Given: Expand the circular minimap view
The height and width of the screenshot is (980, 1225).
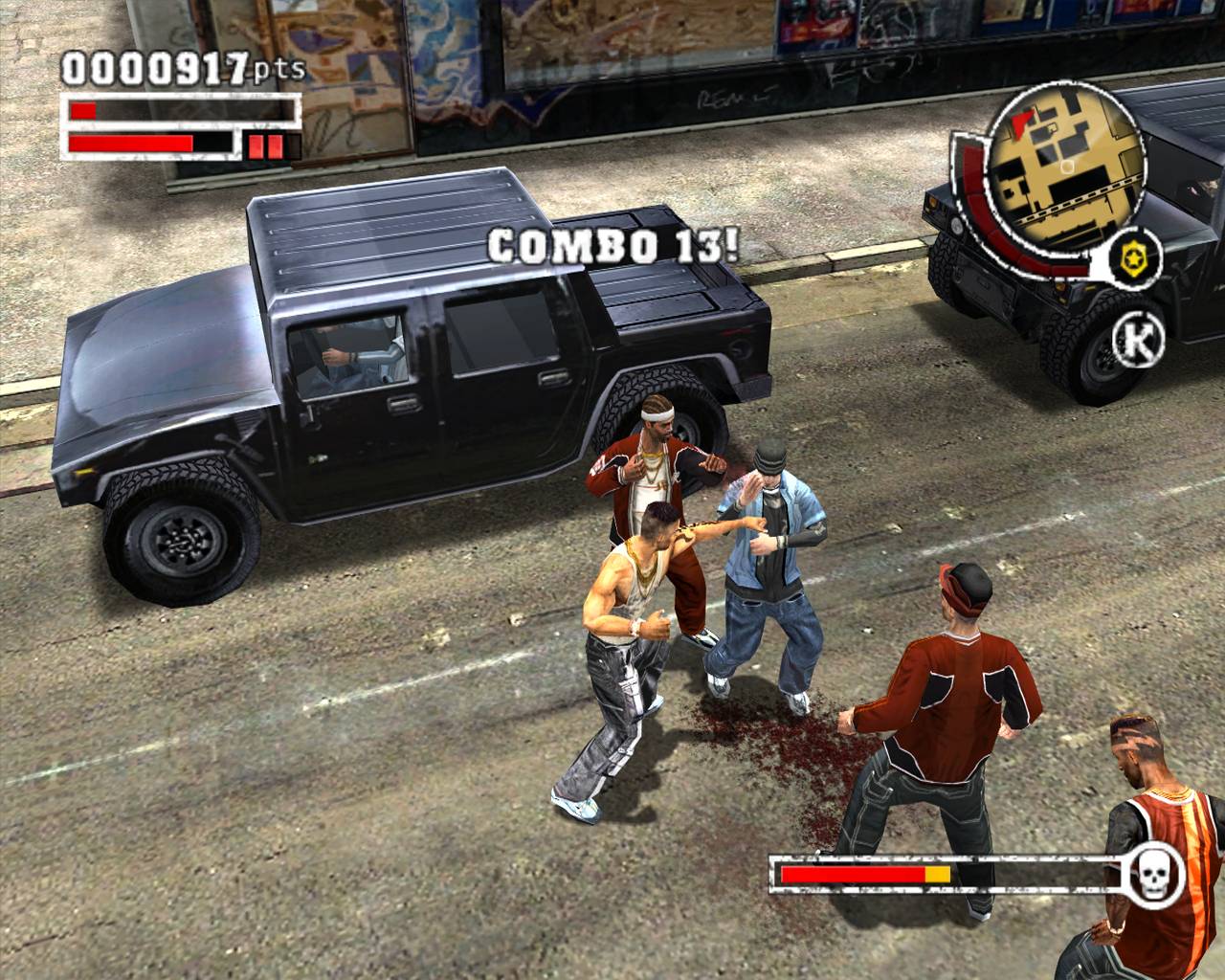Looking at the screenshot, I should [1062, 172].
